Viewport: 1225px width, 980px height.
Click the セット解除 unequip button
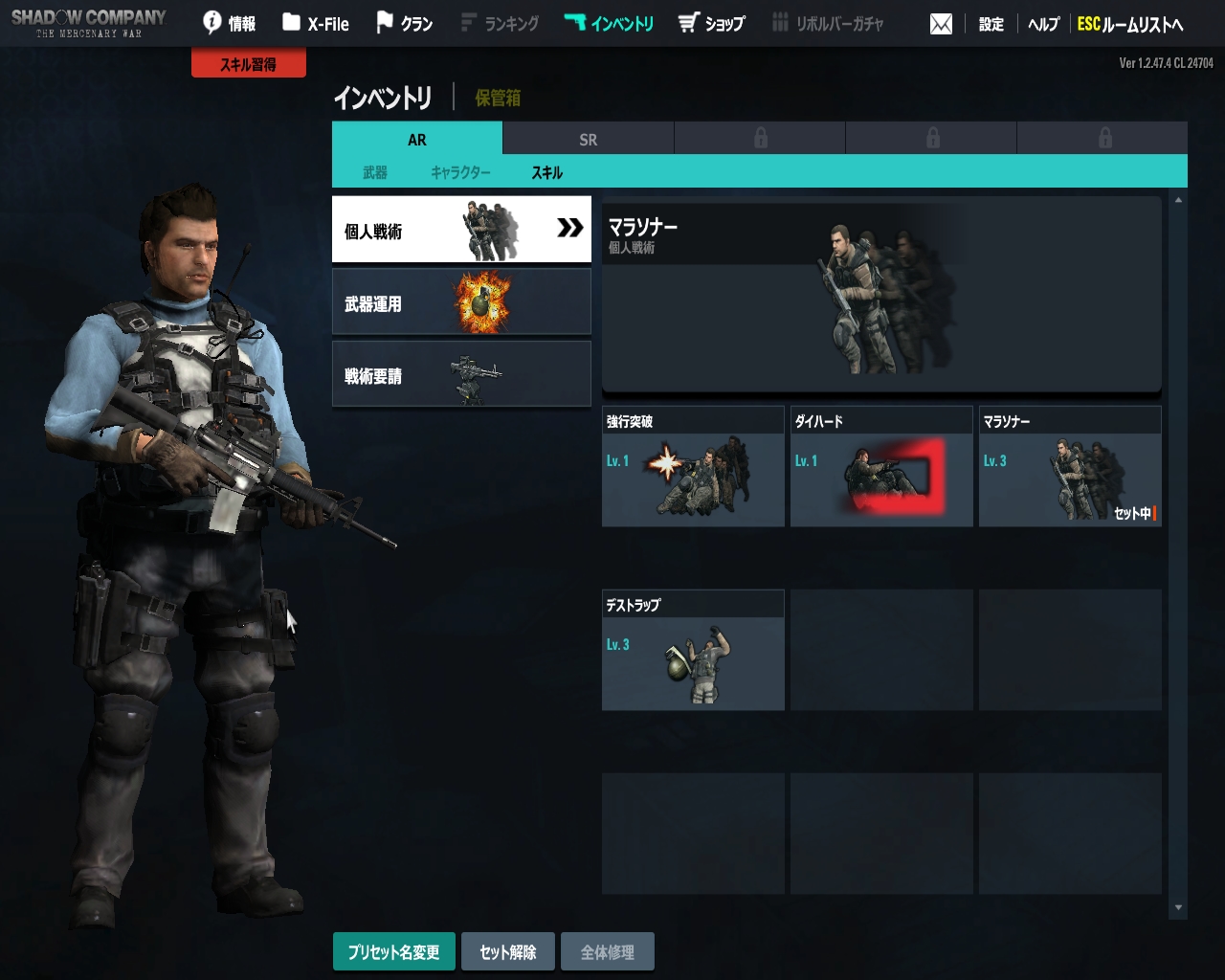pos(508,952)
